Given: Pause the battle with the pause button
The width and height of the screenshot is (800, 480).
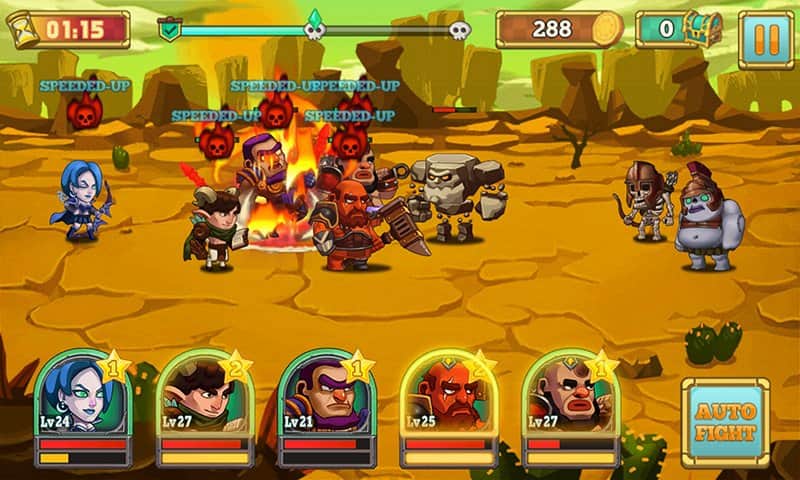Looking at the screenshot, I should (765, 40).
